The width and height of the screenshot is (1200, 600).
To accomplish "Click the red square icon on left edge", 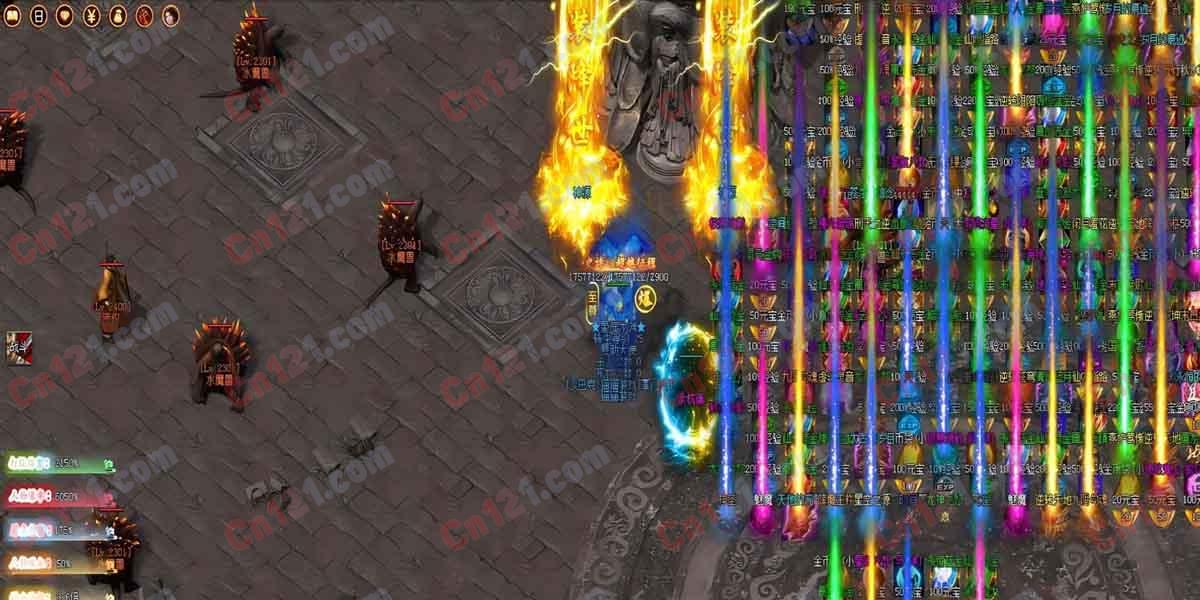I will tap(17, 348).
